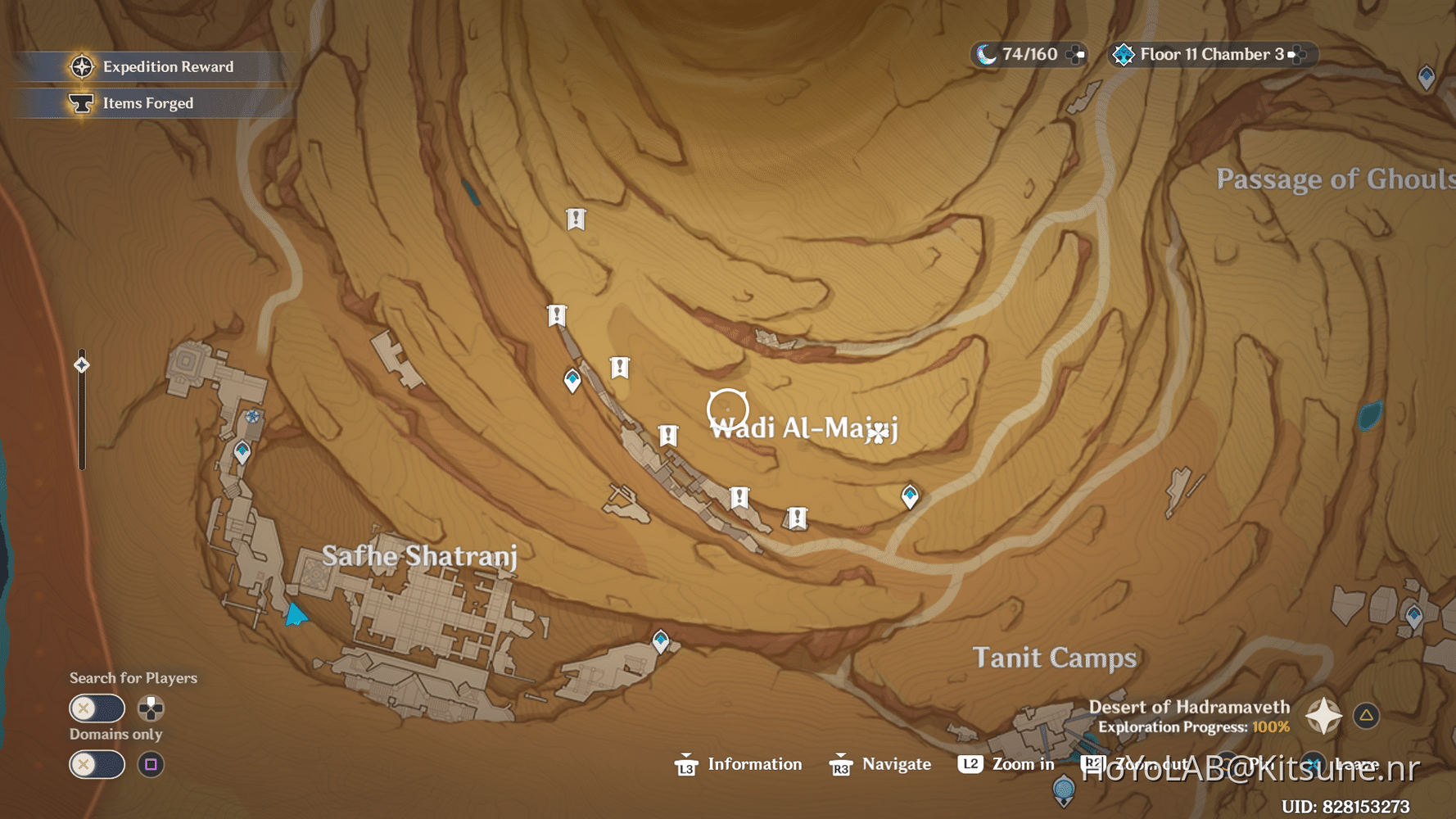The height and width of the screenshot is (819, 1456).
Task: Click the compass icon near Desert of Hadramaveth
Action: tap(1323, 714)
